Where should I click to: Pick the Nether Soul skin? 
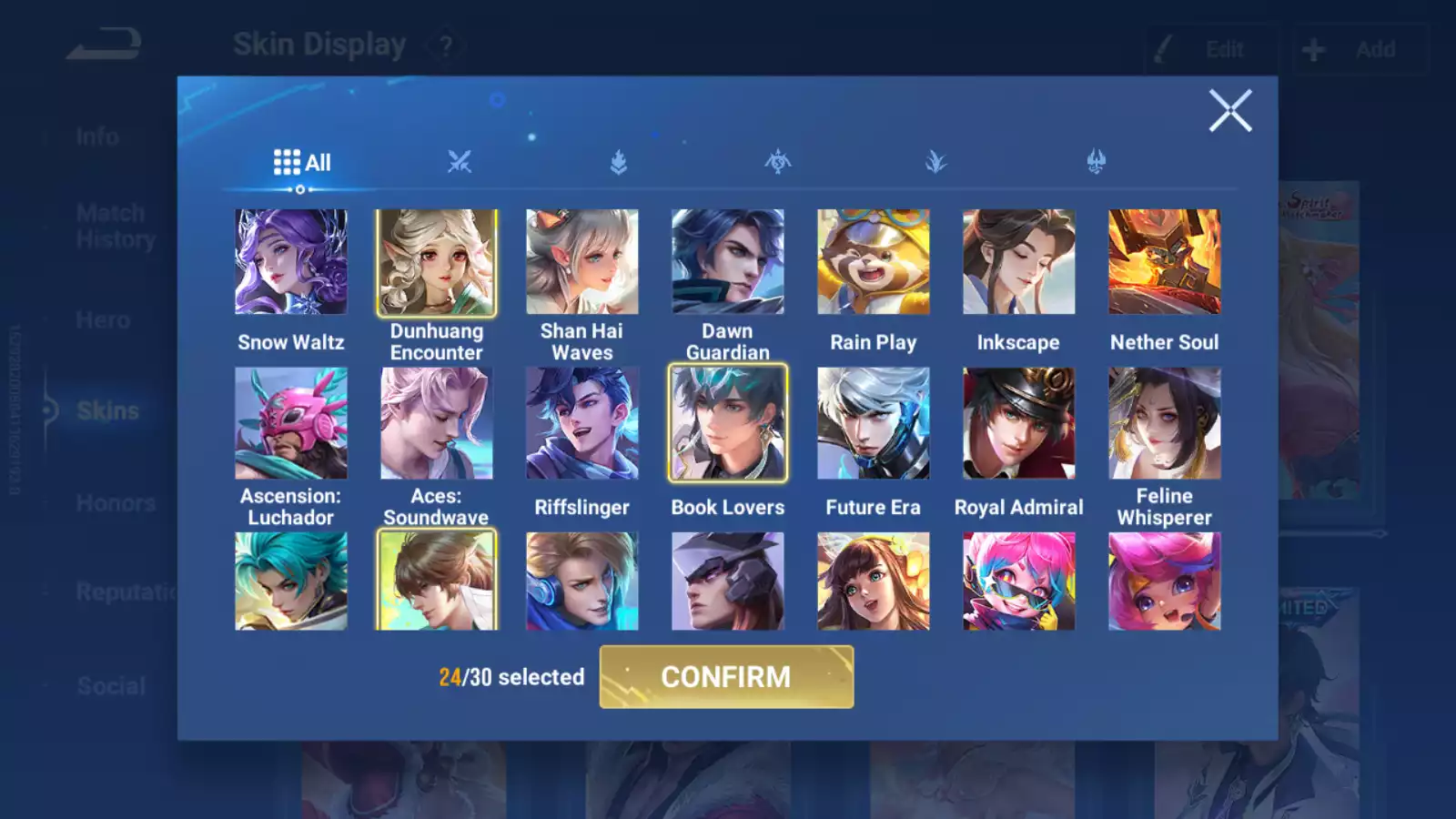[1165, 262]
